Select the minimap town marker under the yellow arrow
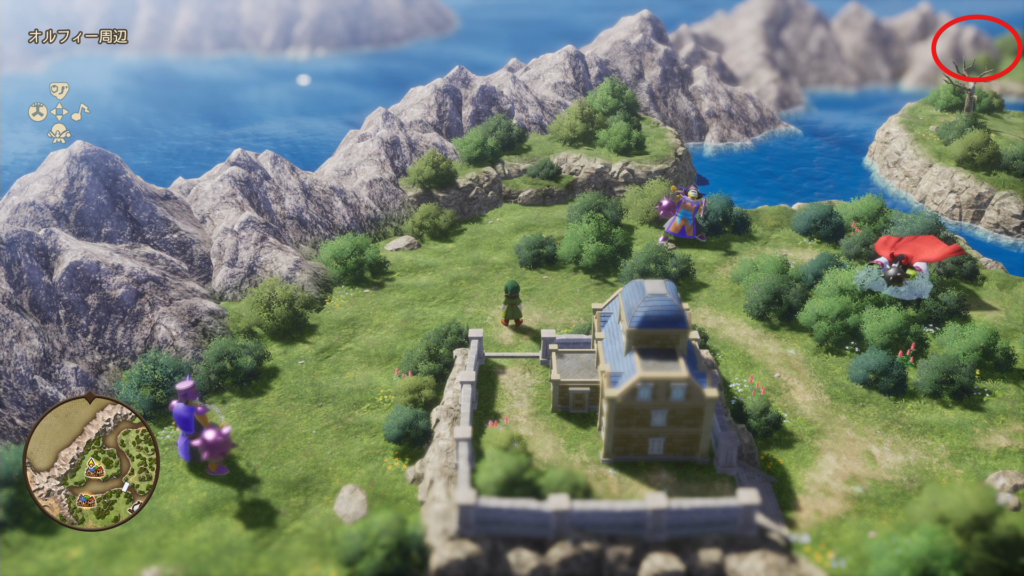The height and width of the screenshot is (576, 1024). pyautogui.click(x=96, y=469)
